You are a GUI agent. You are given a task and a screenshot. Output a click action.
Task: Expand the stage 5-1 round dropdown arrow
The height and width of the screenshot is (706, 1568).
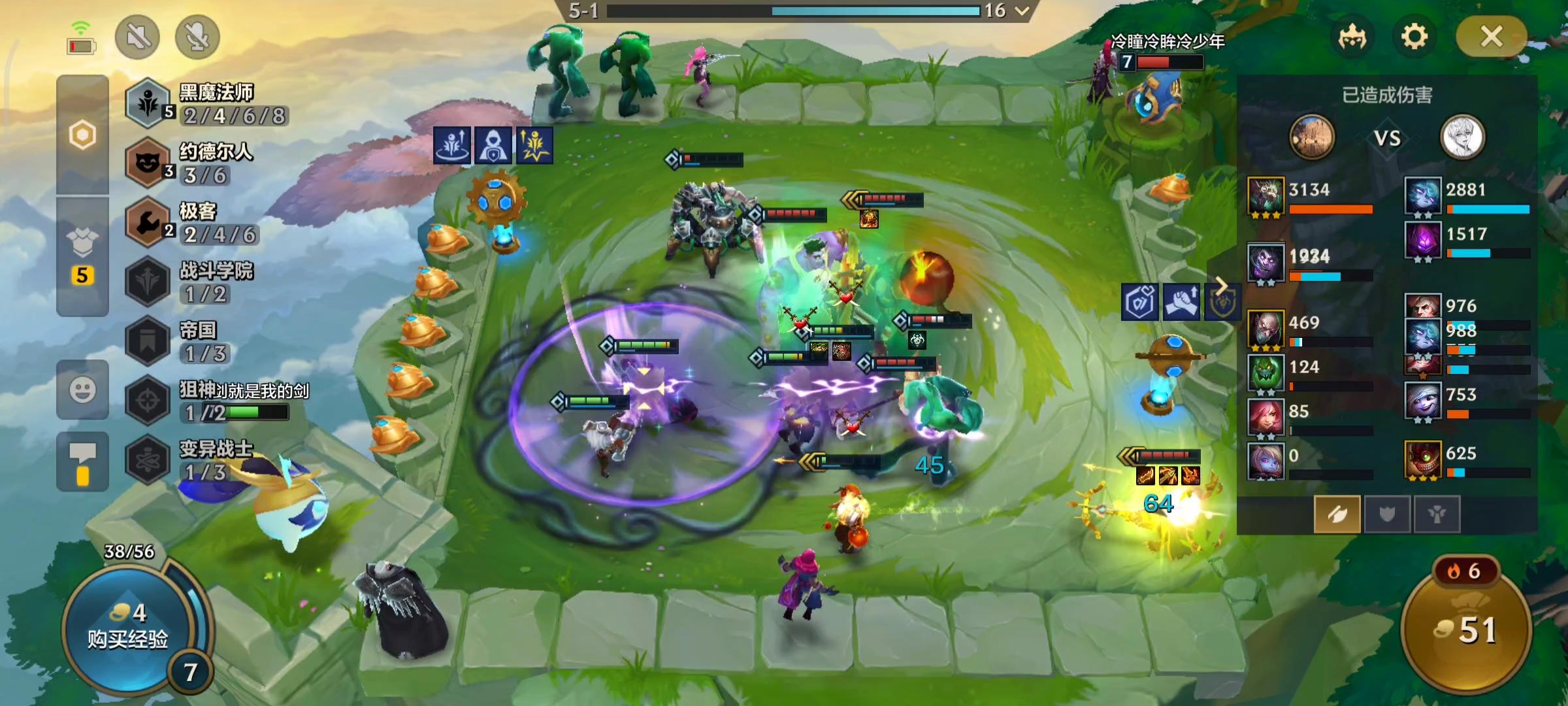[x=1022, y=10]
